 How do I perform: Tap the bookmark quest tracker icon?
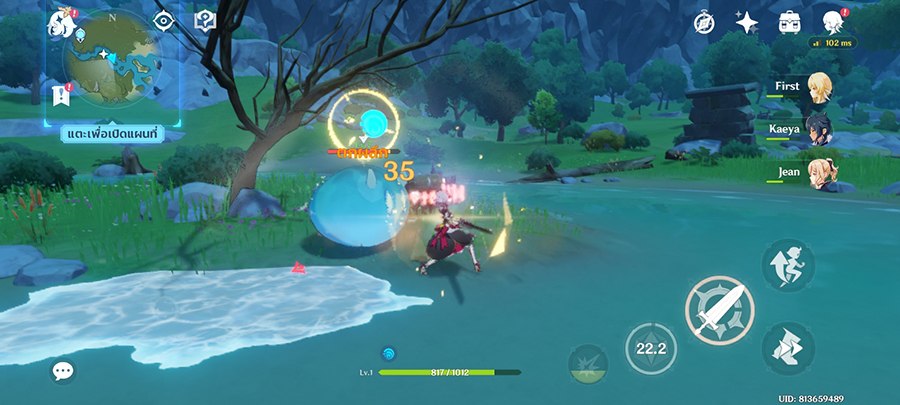(59, 95)
